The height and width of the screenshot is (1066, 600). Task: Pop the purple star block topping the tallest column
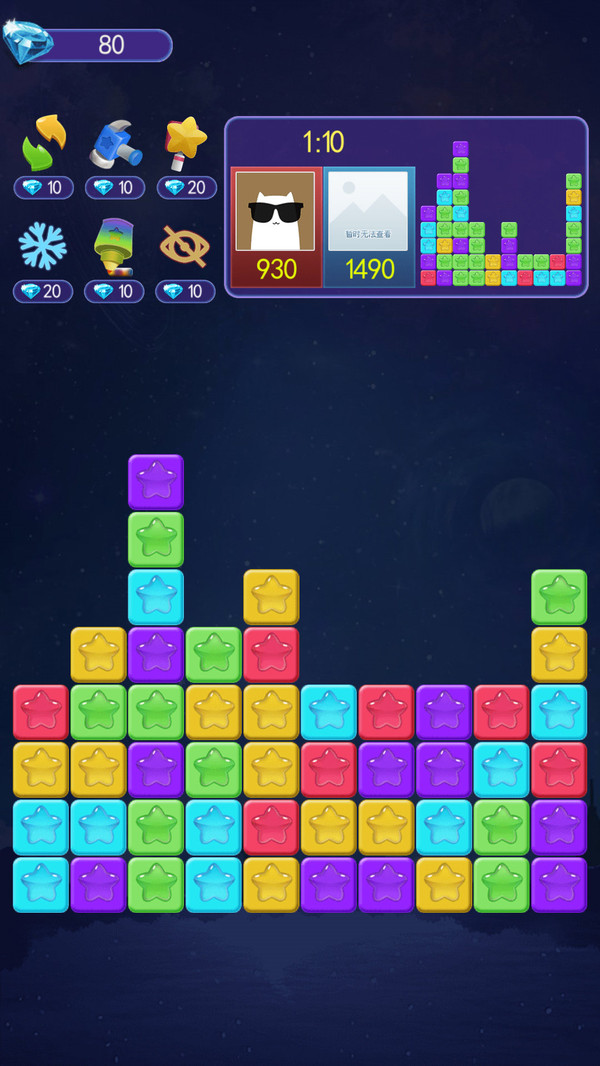tap(156, 482)
